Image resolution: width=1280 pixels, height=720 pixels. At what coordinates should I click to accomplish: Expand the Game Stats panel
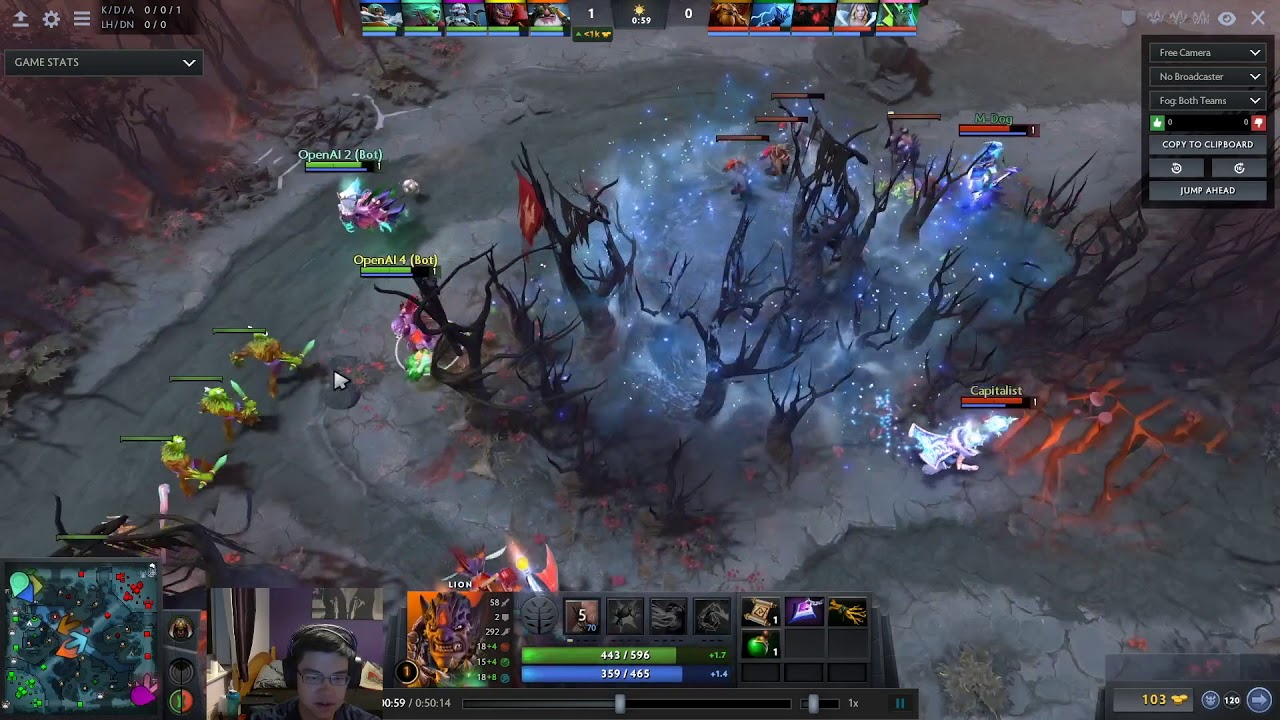click(103, 62)
